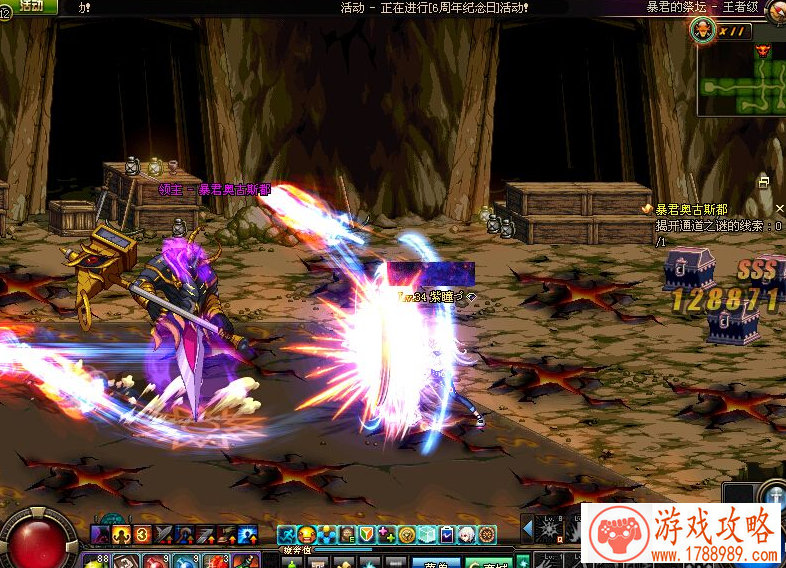Collapse the quest tracker window icon
Image resolution: width=786 pixels, height=568 pixels.
tap(764, 181)
